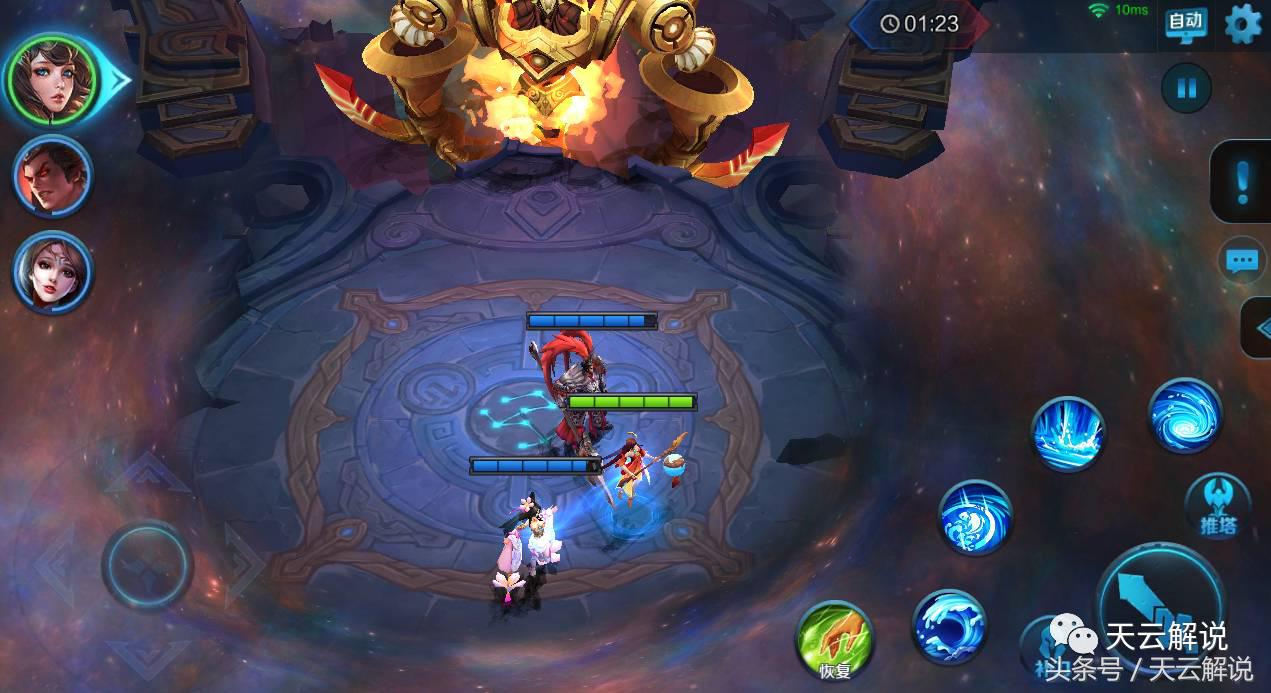Open the chat speech-bubble button

(1242, 261)
